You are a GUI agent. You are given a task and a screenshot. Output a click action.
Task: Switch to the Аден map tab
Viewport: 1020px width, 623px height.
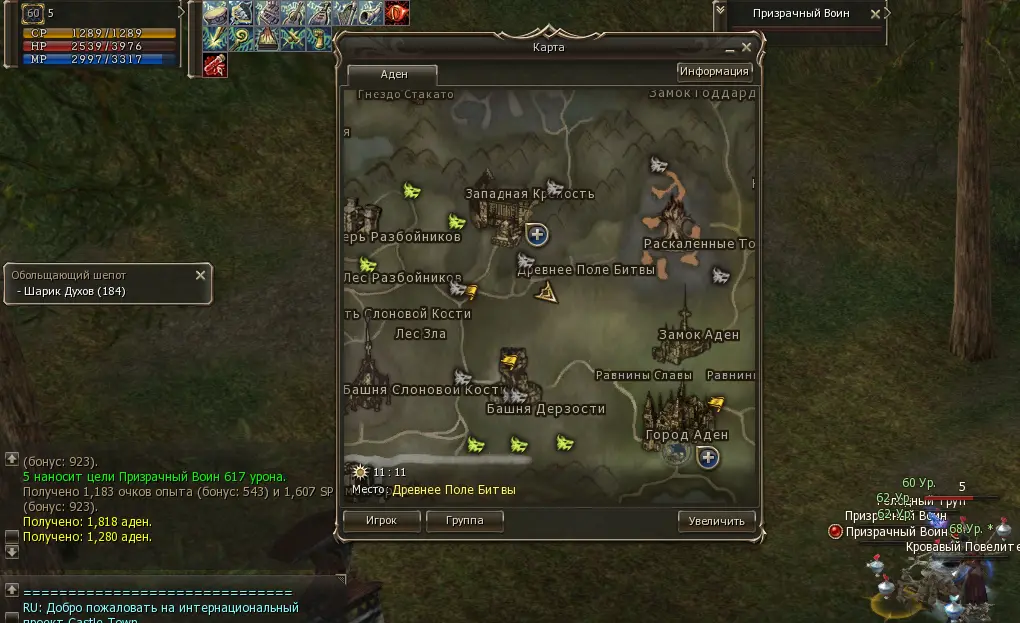392,75
